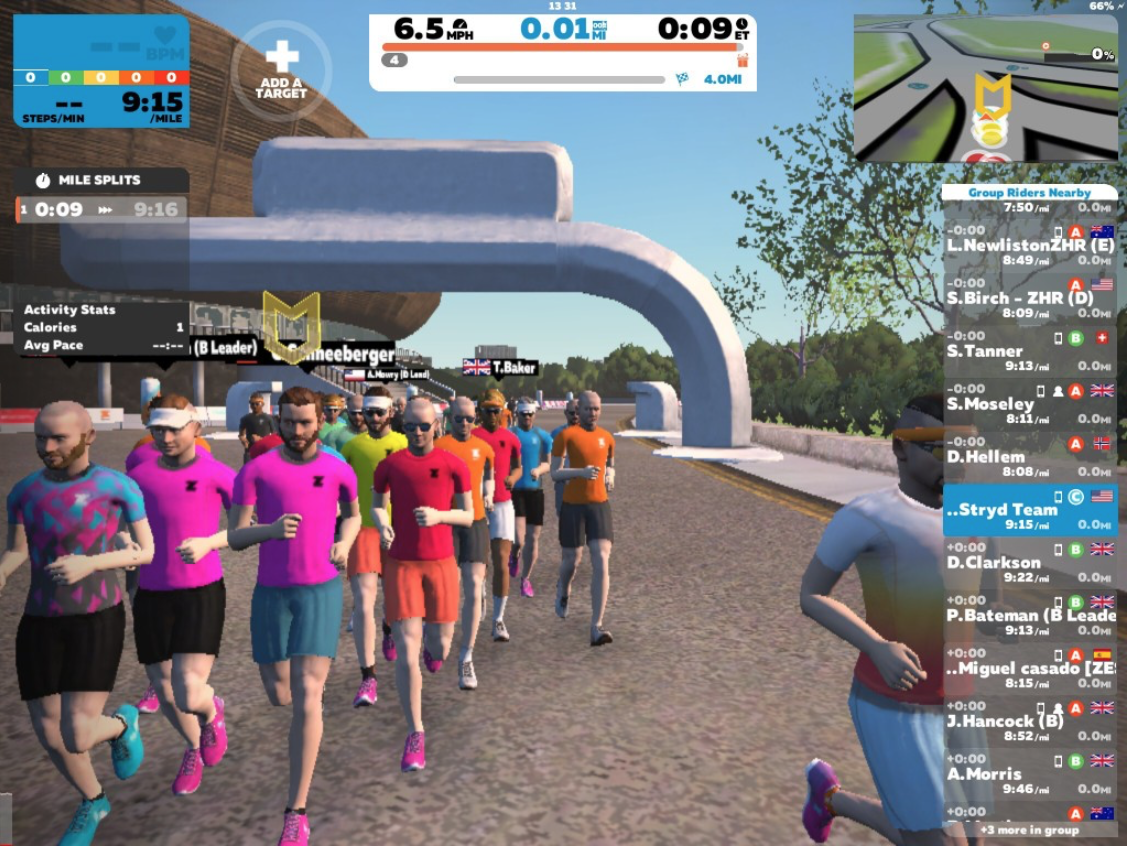Viewport: 1128px width, 846px height.
Task: Choose D.Clarkson from the group list
Action: [x=1030, y=562]
